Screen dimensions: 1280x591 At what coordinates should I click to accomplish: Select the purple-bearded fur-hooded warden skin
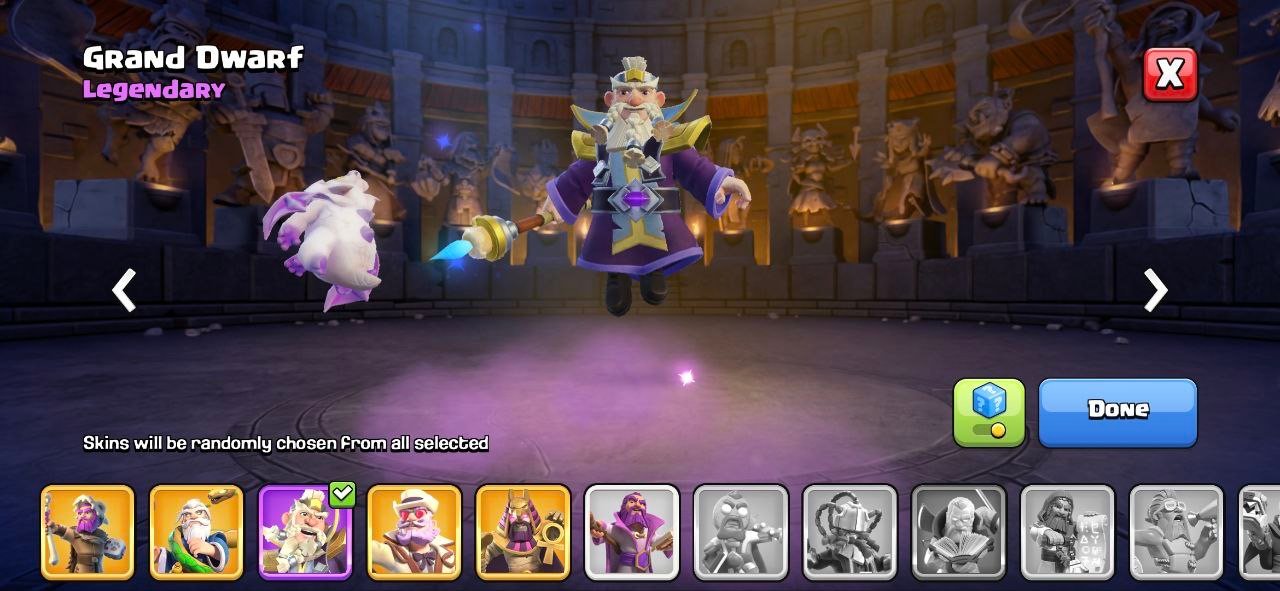[87, 532]
